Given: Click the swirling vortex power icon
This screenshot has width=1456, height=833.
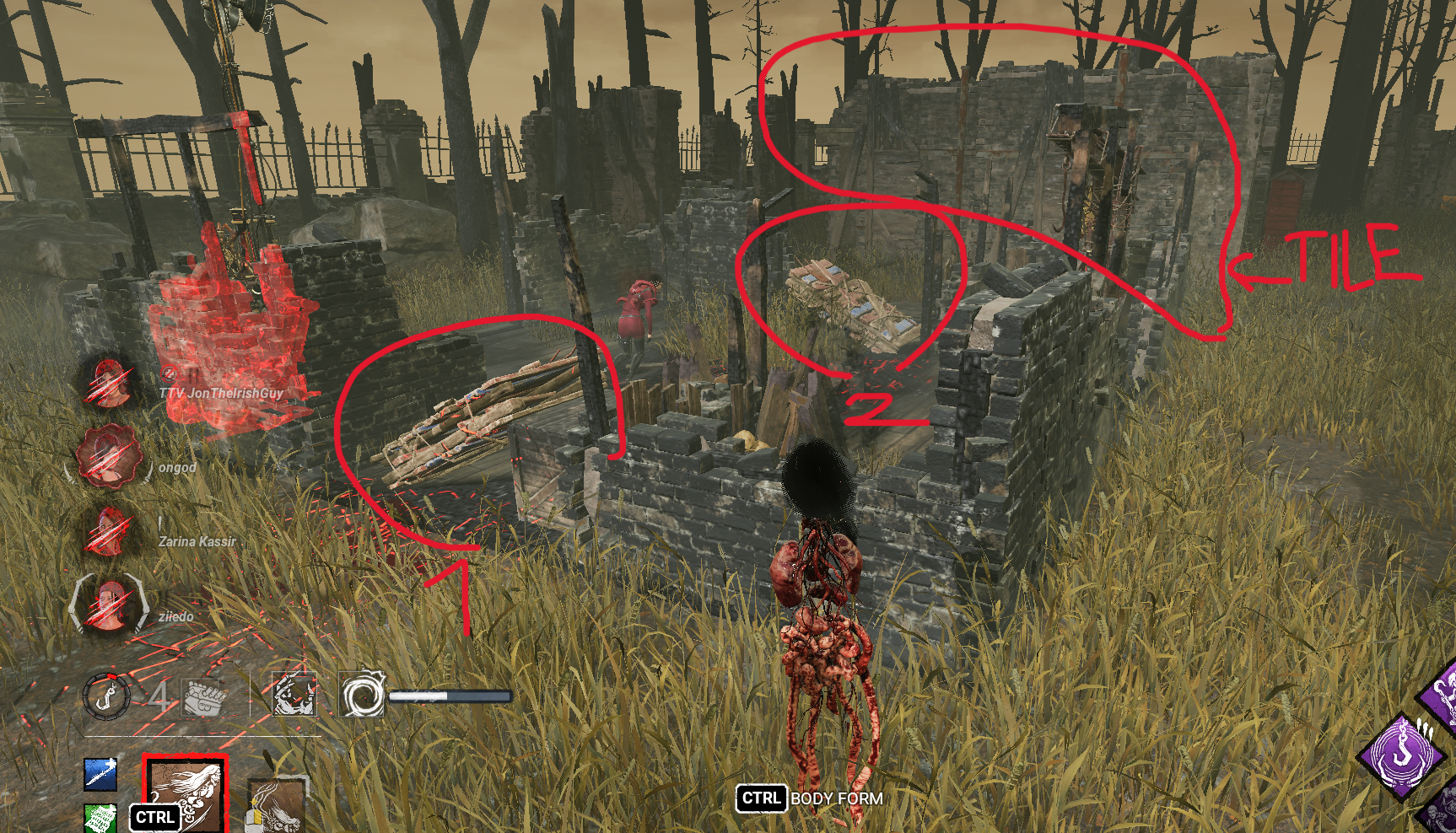Looking at the screenshot, I should click(x=361, y=693).
